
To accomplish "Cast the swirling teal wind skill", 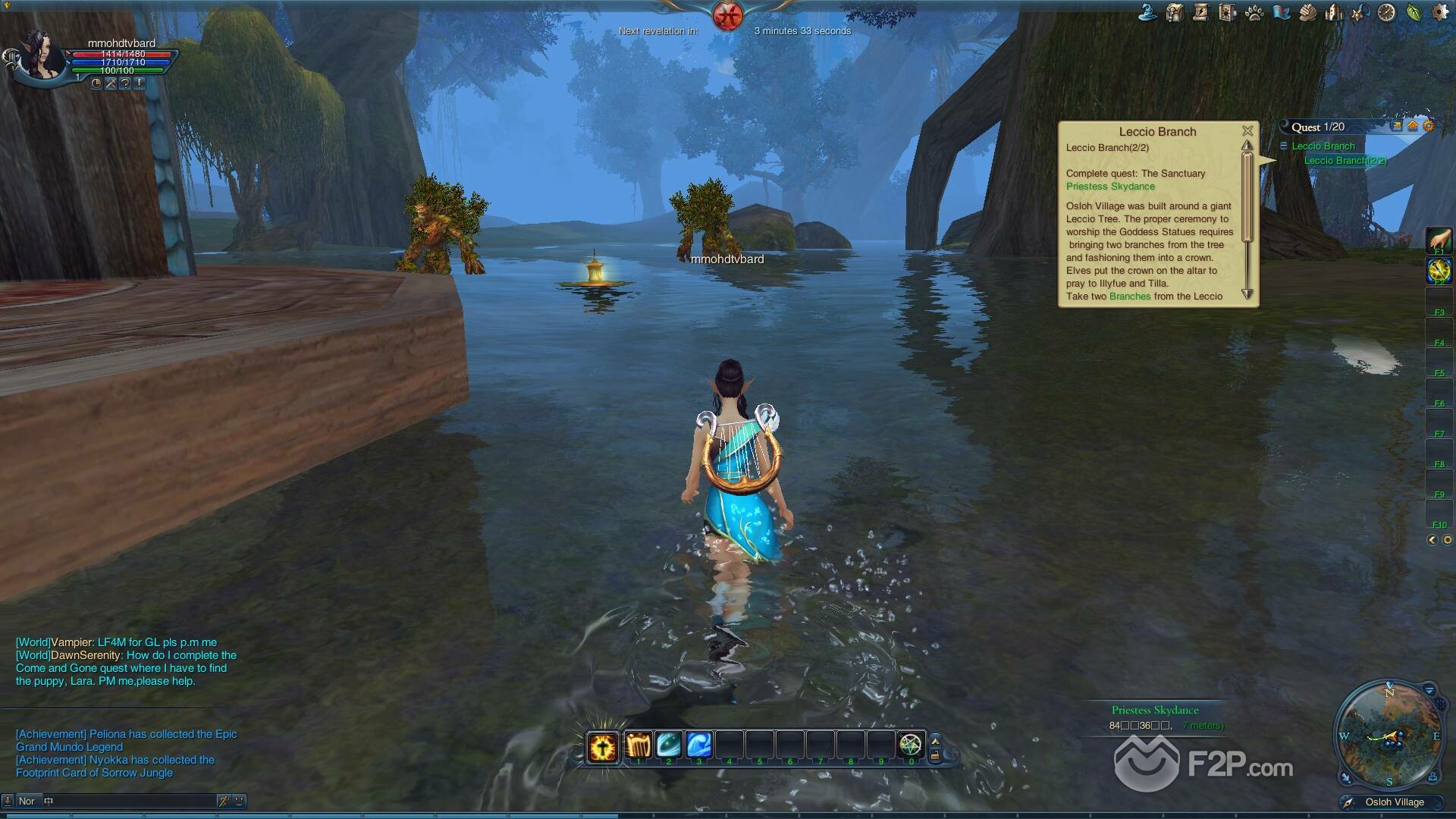I will click(x=668, y=745).
